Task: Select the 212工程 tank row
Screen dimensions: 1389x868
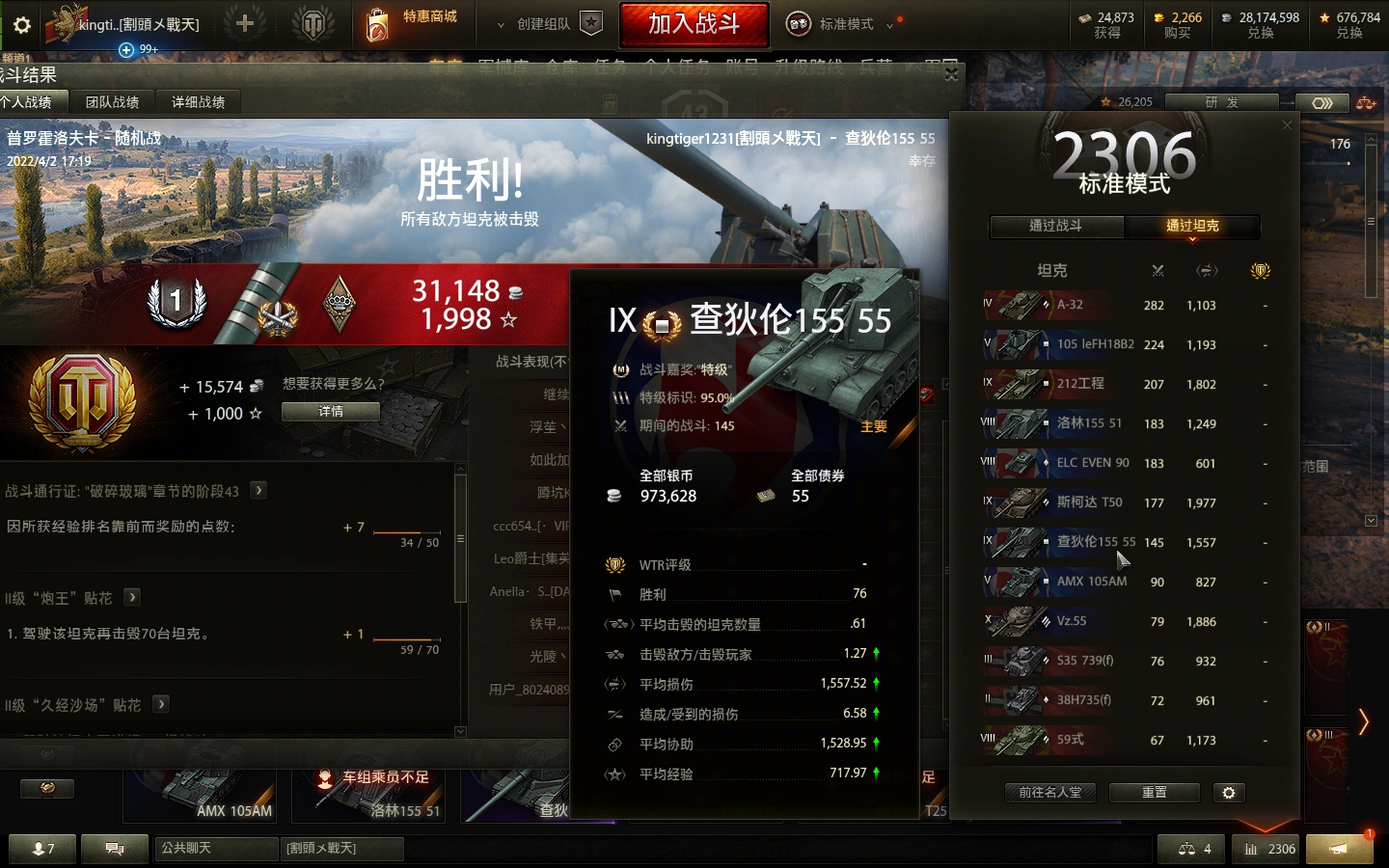Action: 1124,384
